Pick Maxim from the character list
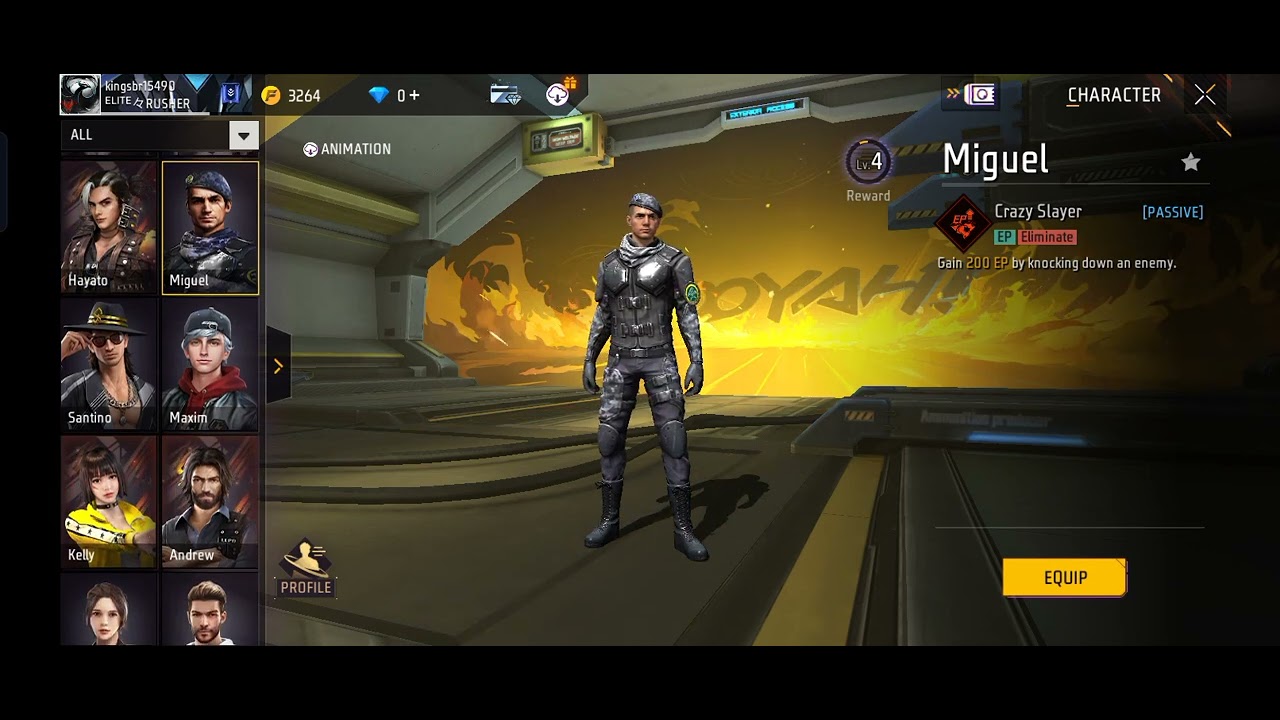1280x720 pixels. click(x=210, y=365)
